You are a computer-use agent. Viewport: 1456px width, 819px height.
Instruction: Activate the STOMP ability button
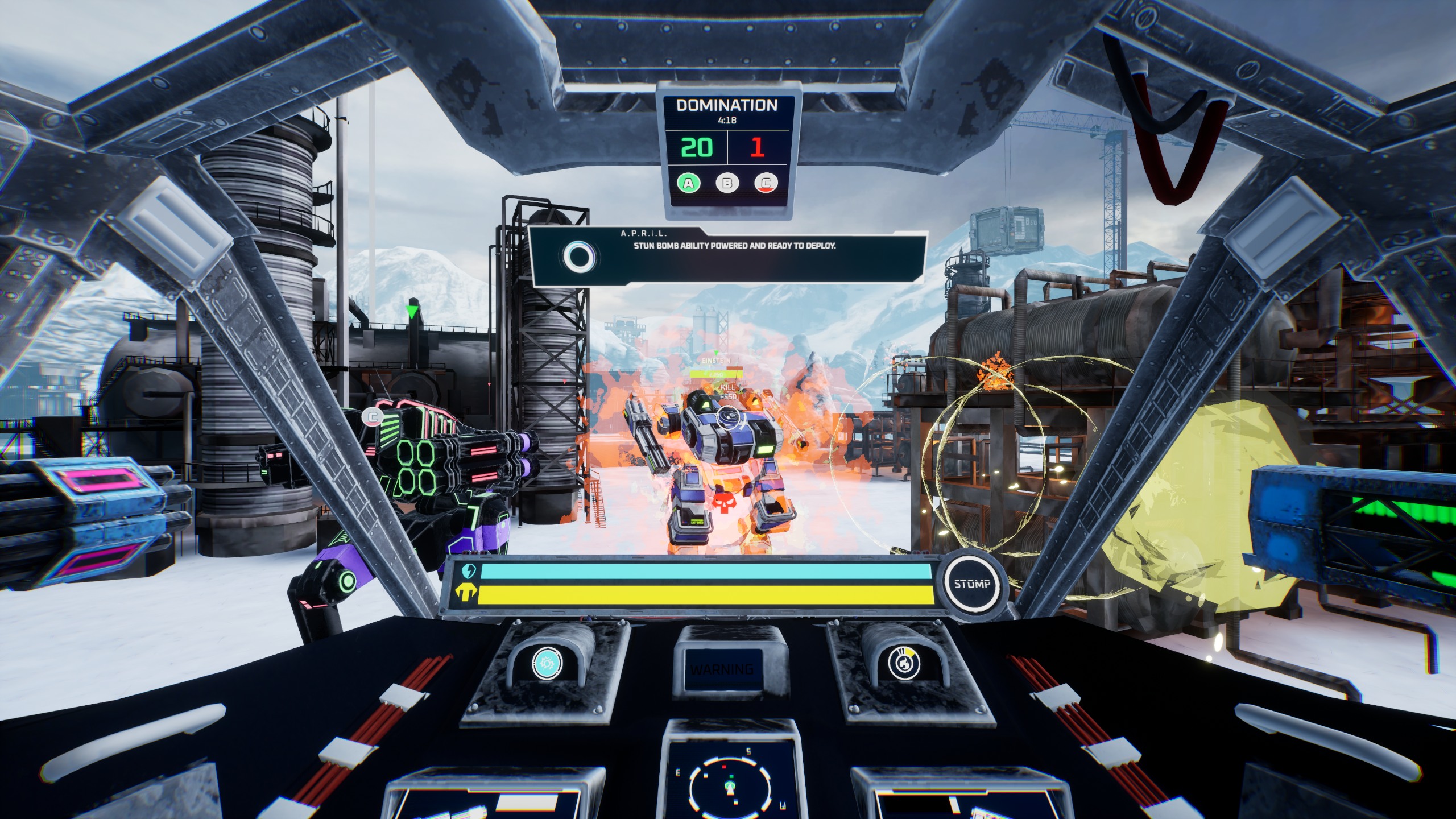click(972, 584)
